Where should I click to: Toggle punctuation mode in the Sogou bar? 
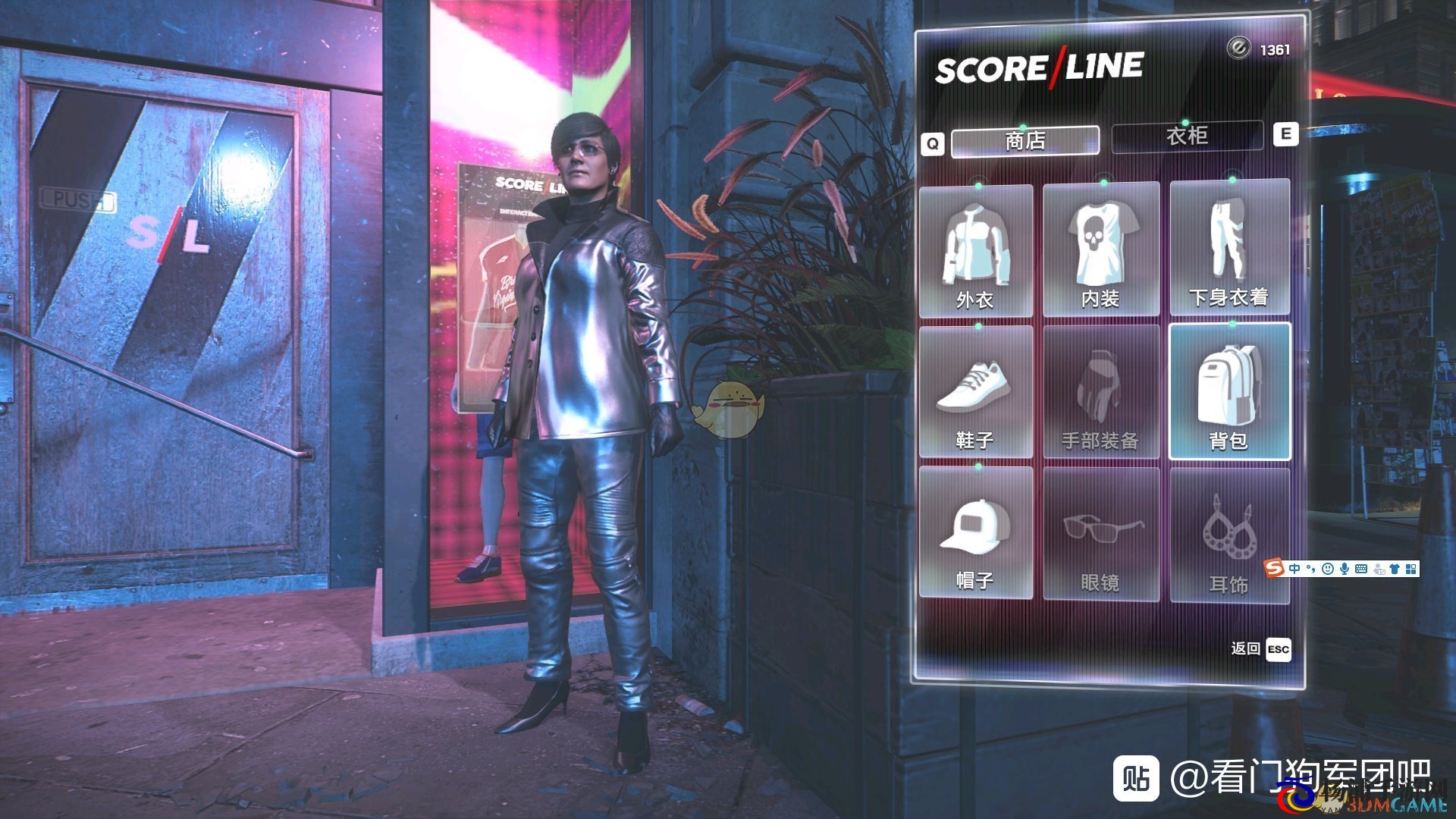click(1310, 569)
